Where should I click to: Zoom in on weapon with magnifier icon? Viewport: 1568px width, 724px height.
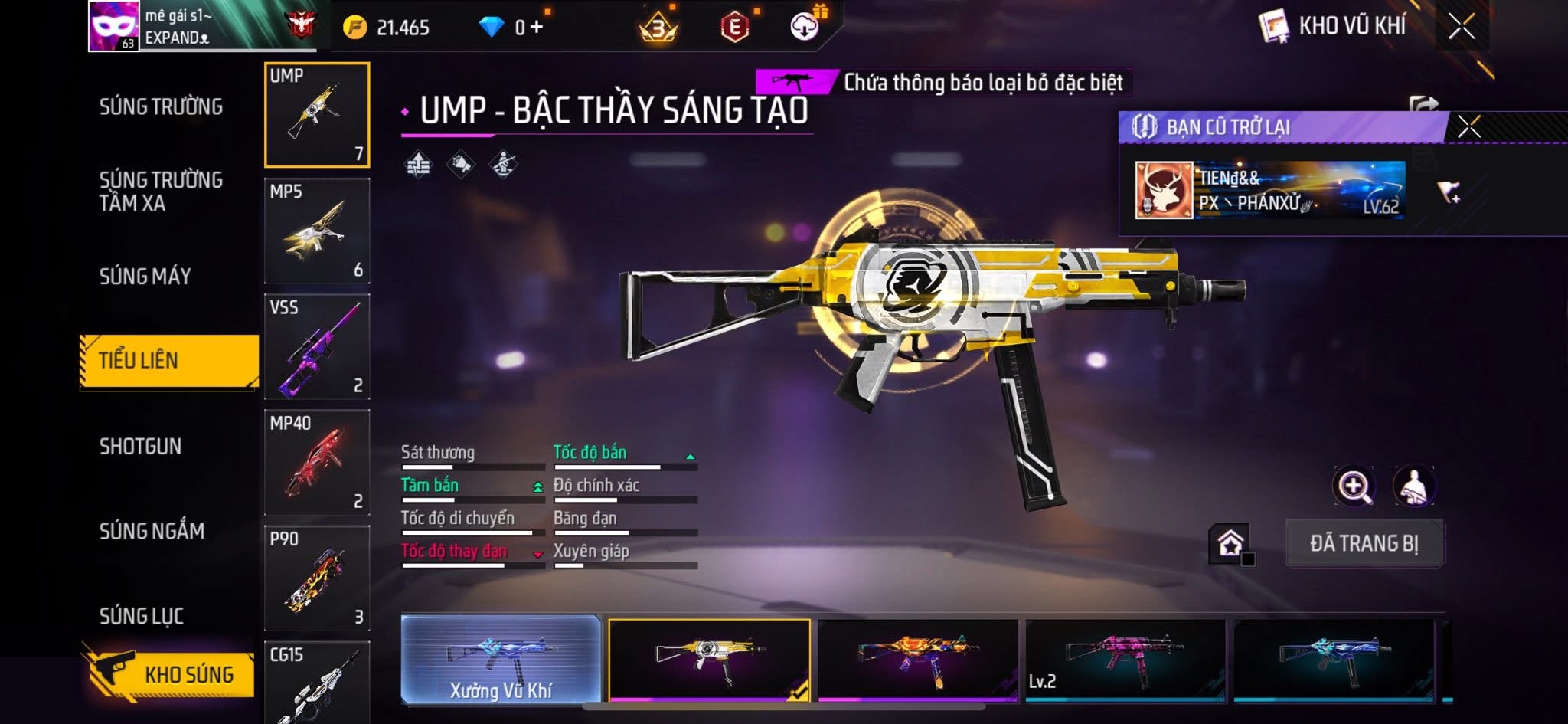tap(1354, 486)
